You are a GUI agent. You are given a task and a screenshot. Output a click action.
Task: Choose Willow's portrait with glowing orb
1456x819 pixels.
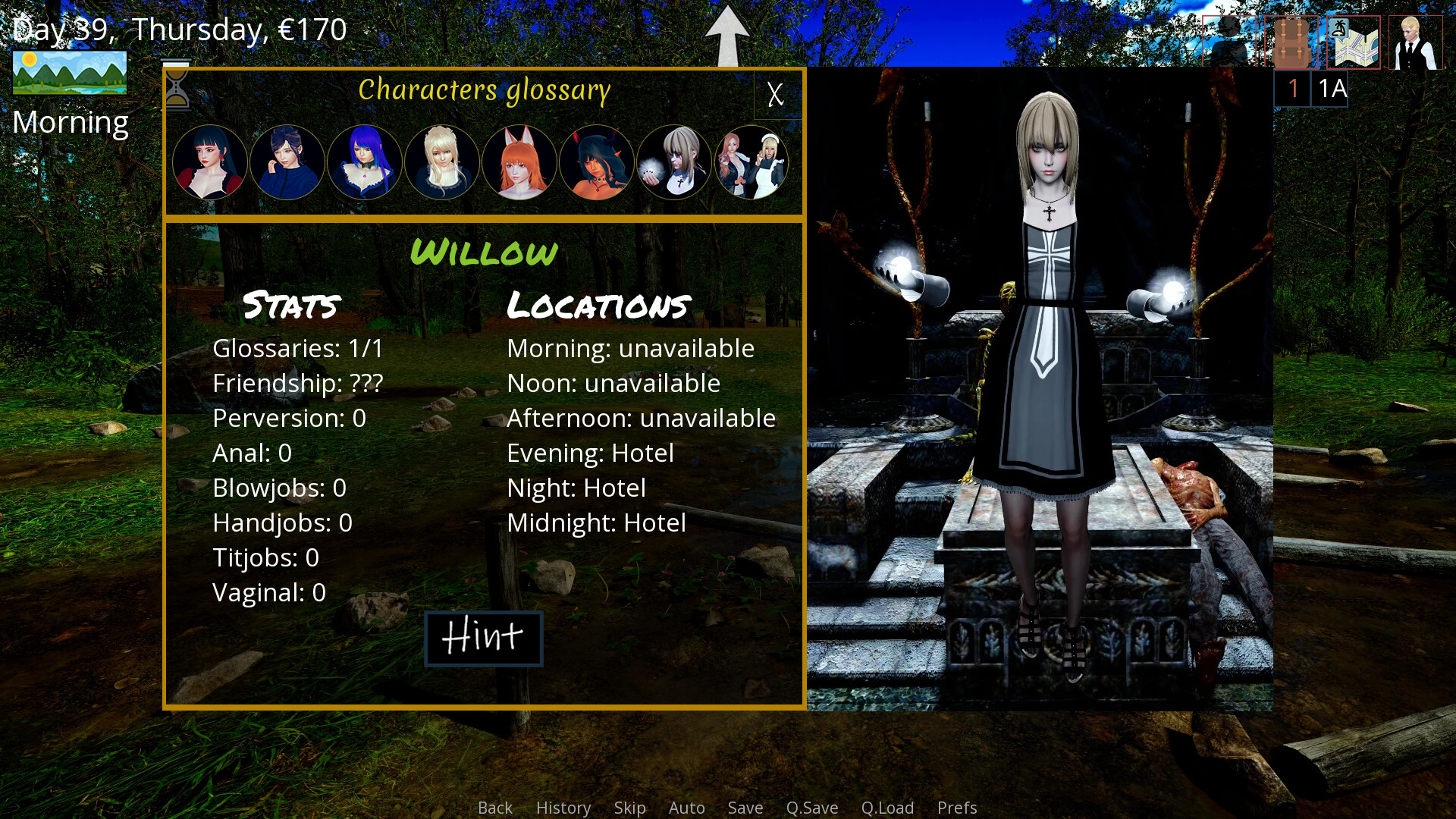click(674, 162)
